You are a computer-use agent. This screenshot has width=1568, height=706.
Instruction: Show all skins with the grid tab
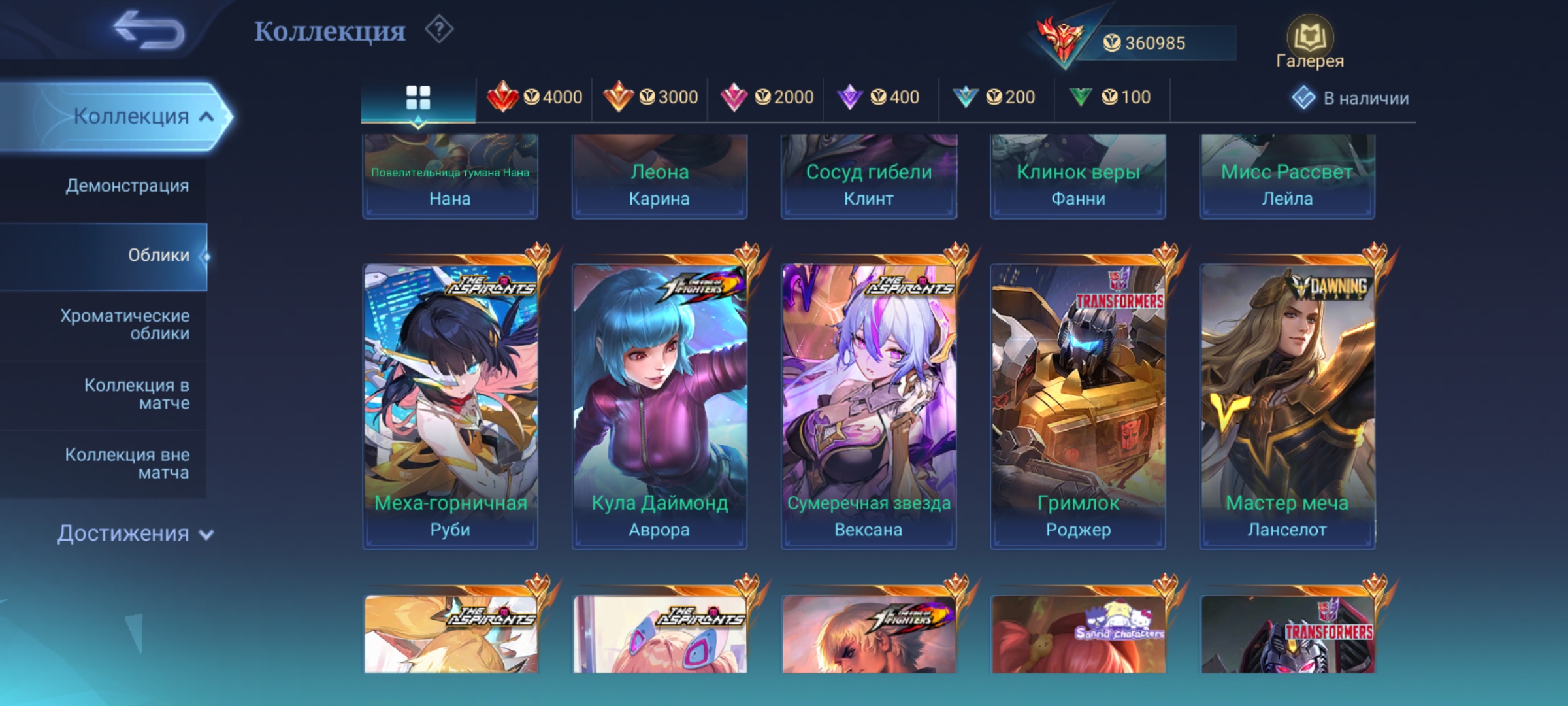[418, 98]
